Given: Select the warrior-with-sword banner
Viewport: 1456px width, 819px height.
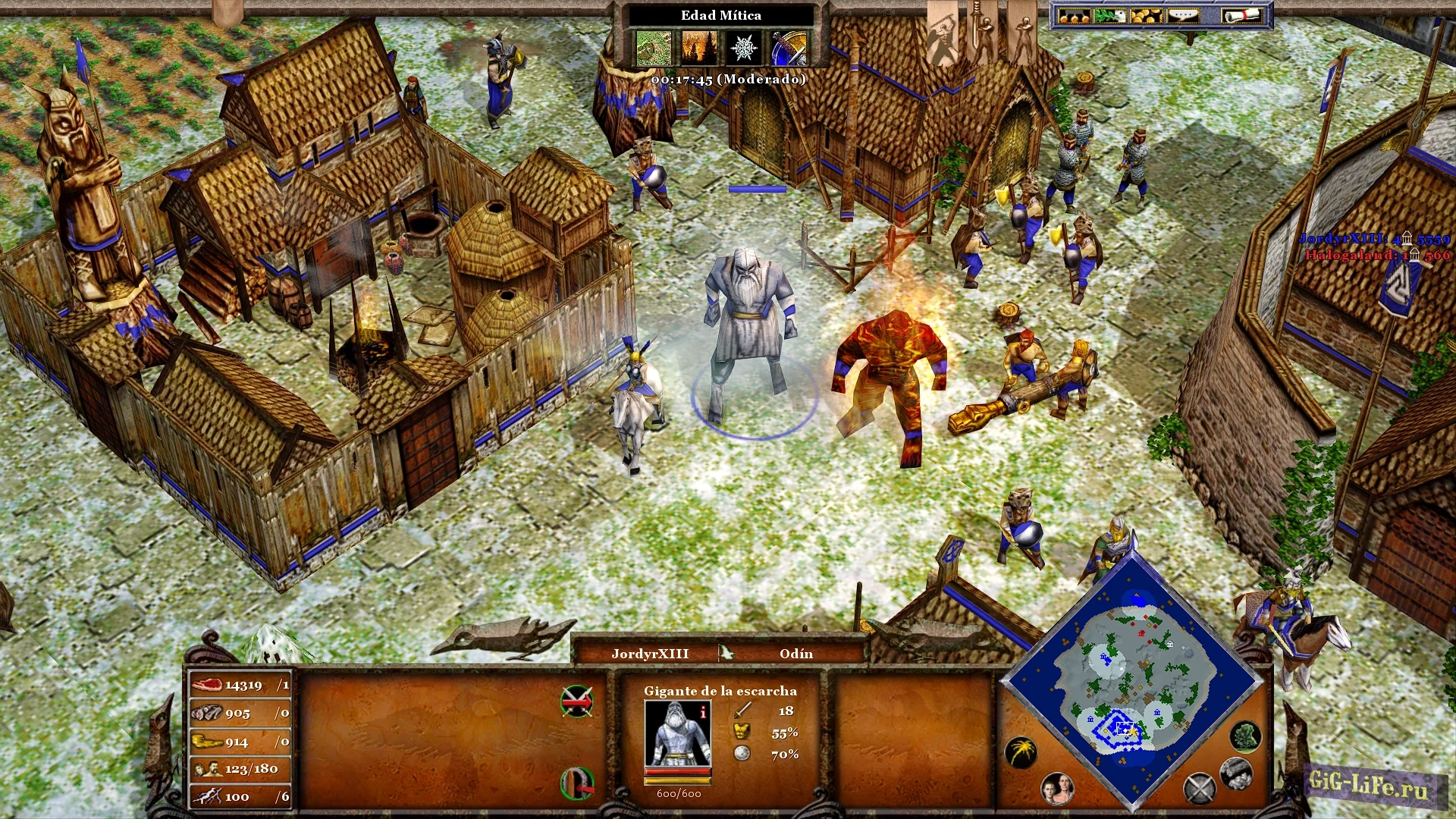Looking at the screenshot, I should click(x=983, y=34).
